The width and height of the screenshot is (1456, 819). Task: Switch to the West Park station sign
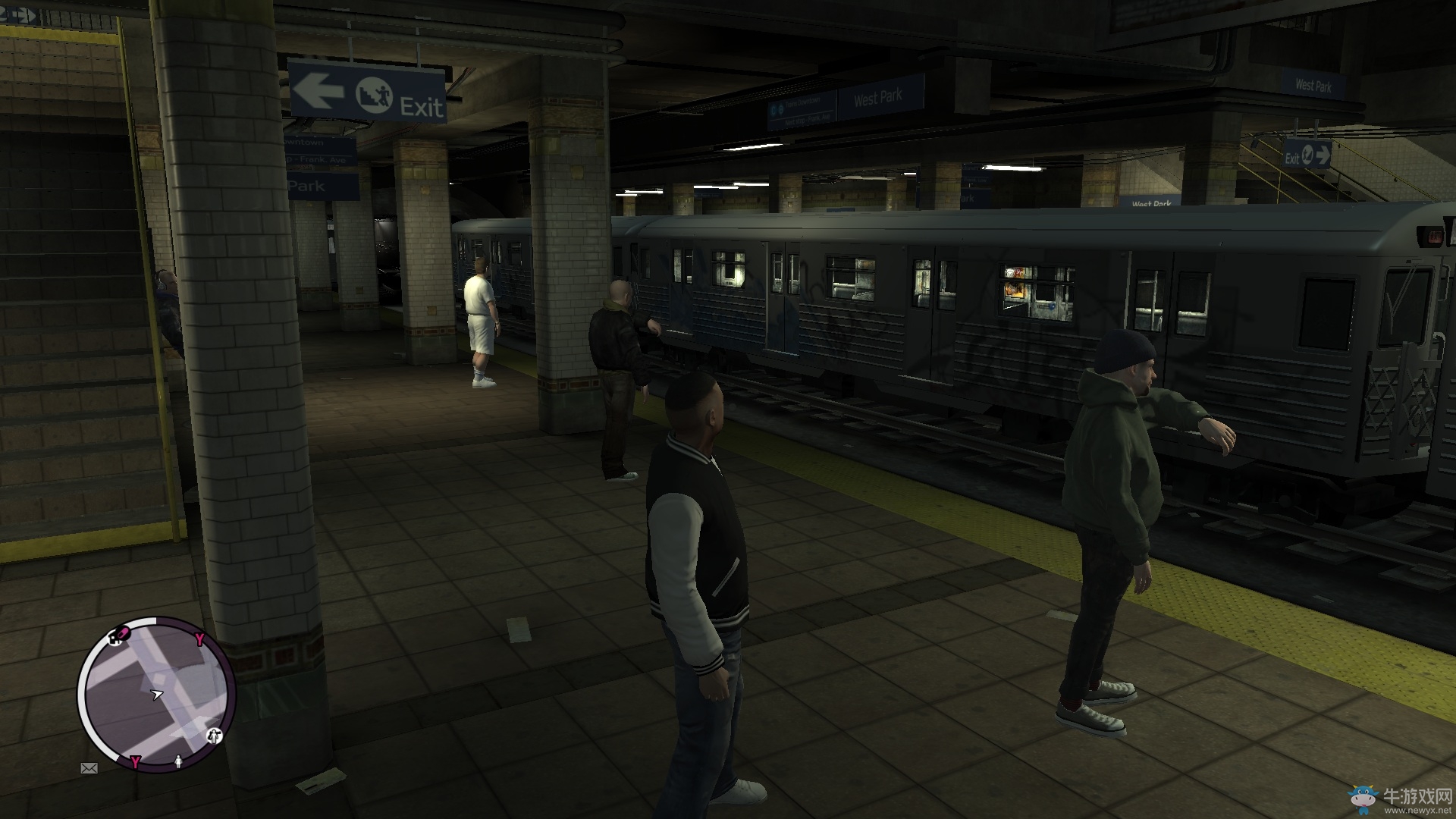click(x=878, y=98)
